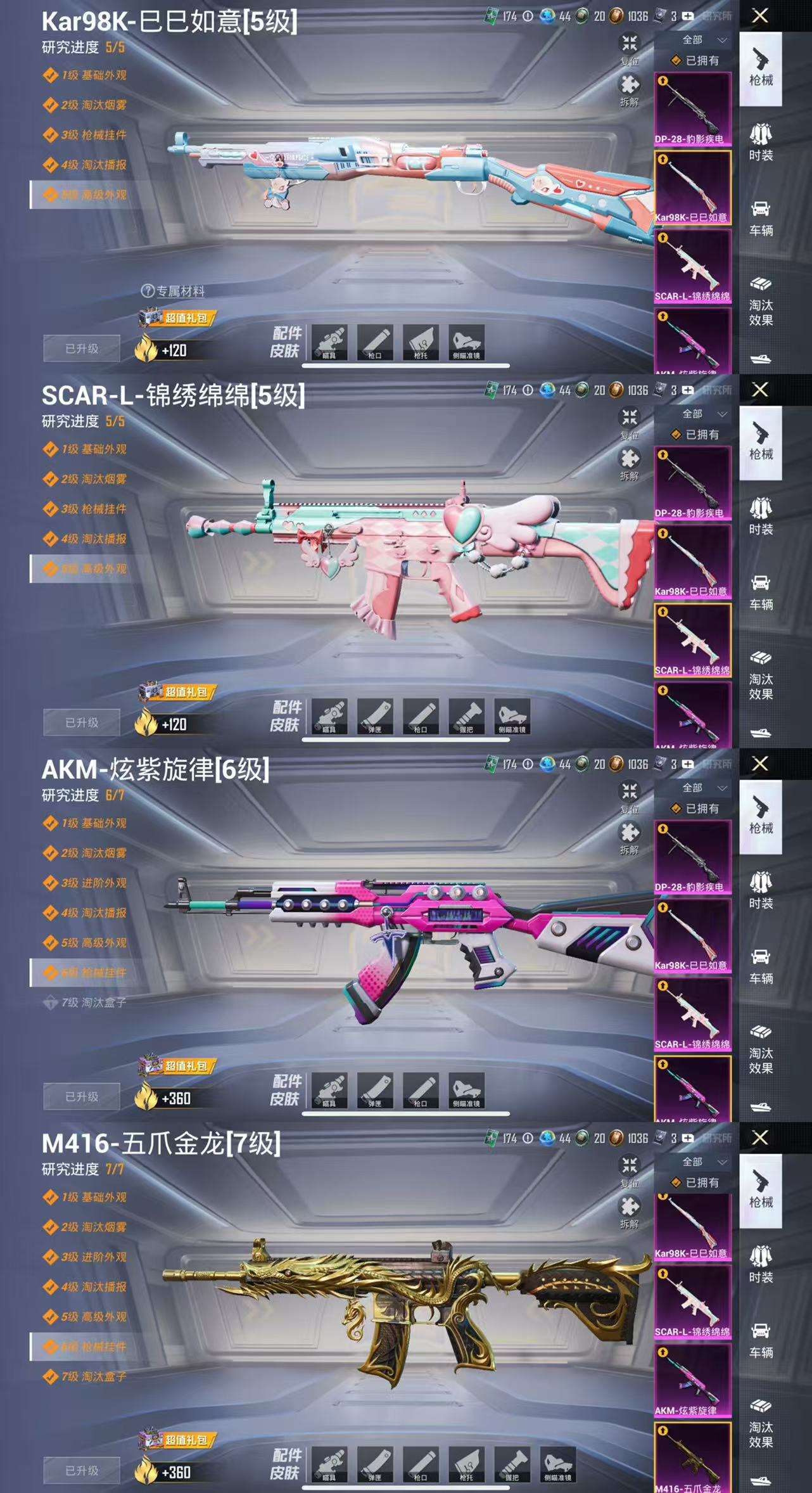Viewport: 812px width, 1493px height.
Task: Choose 1级 基础外观 on the Kar98K-巳巳如意 screen
Action: tap(94, 75)
